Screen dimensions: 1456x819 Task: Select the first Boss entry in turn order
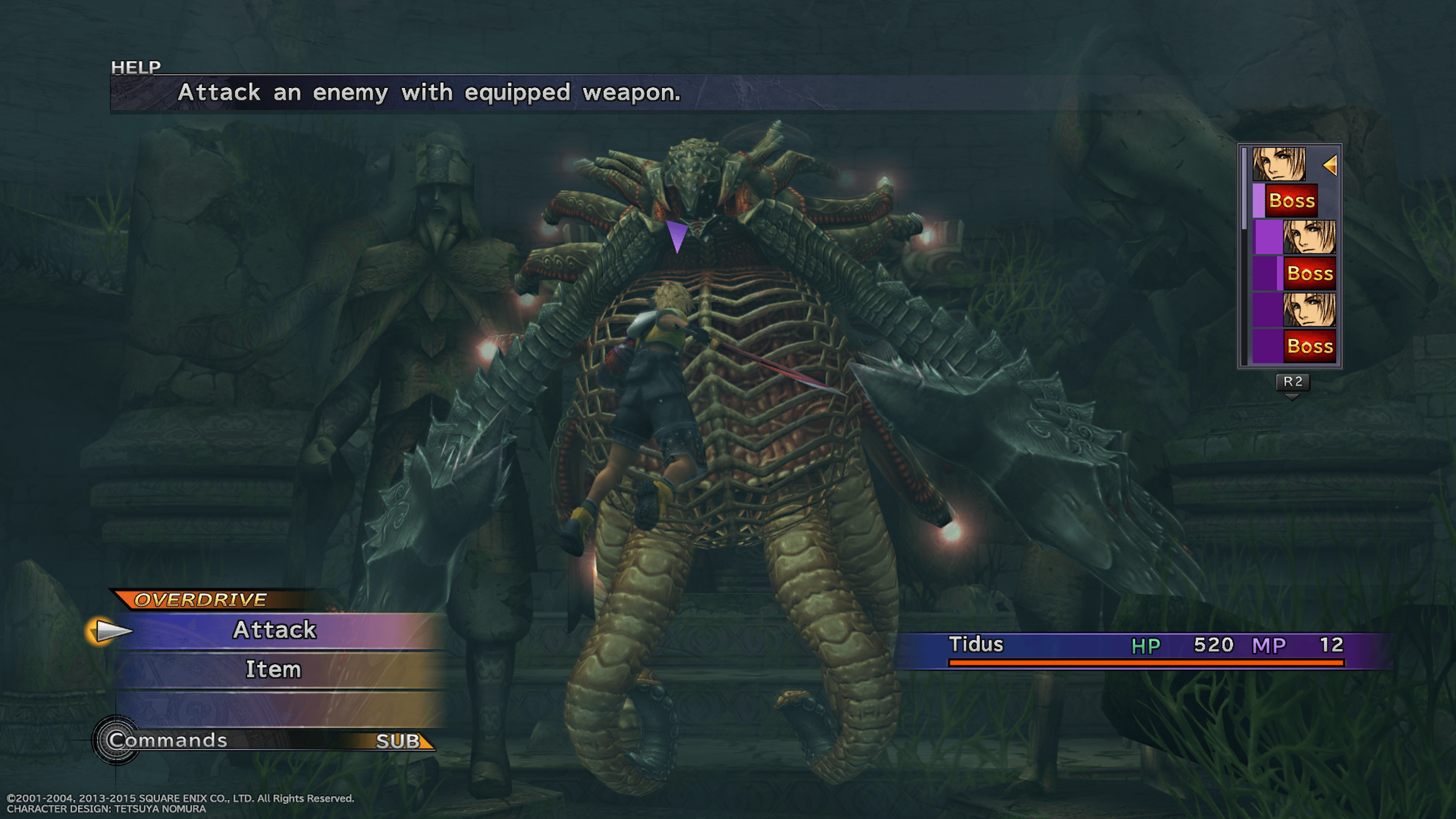tap(1290, 201)
